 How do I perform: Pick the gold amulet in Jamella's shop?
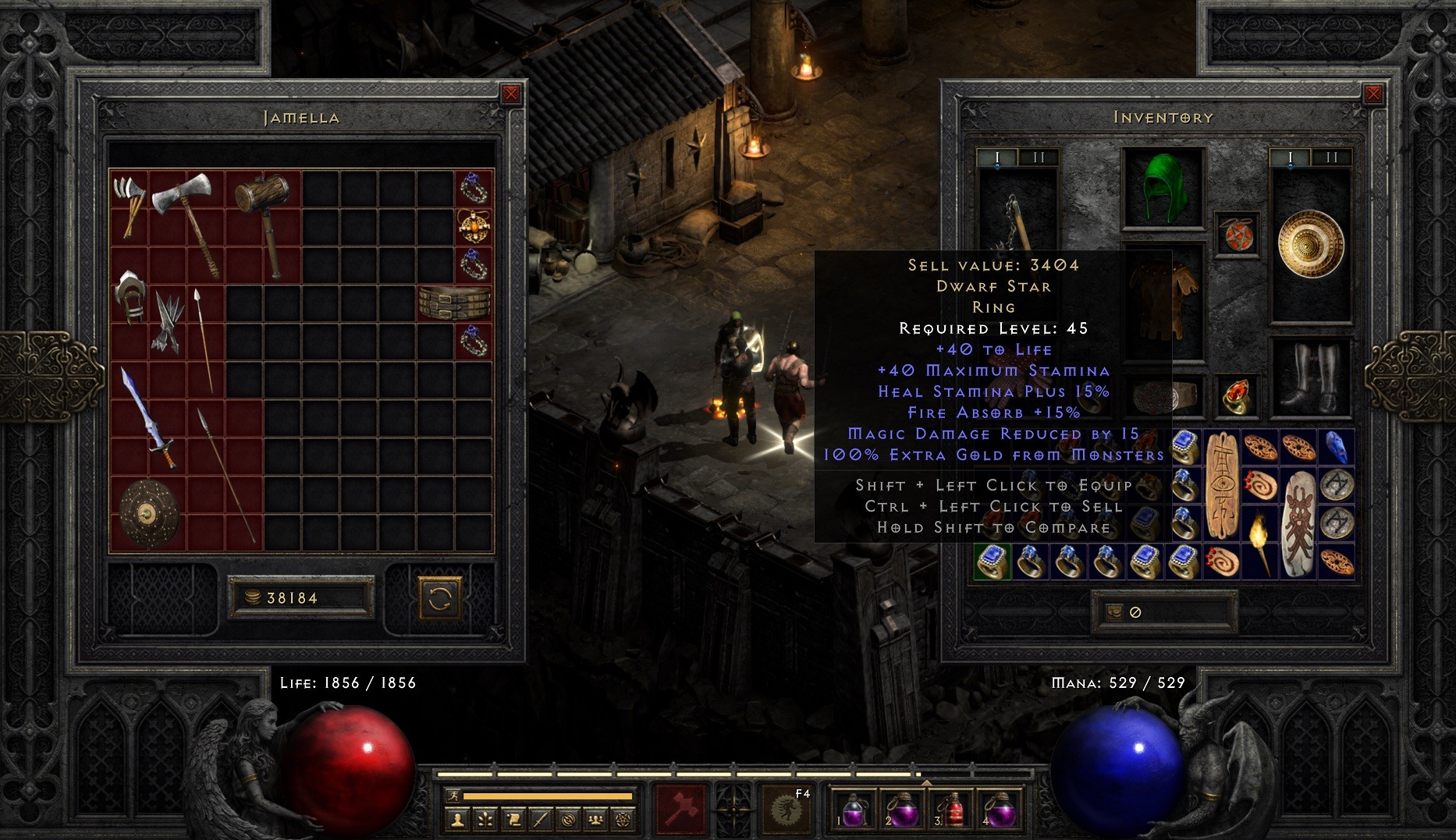coord(474,226)
